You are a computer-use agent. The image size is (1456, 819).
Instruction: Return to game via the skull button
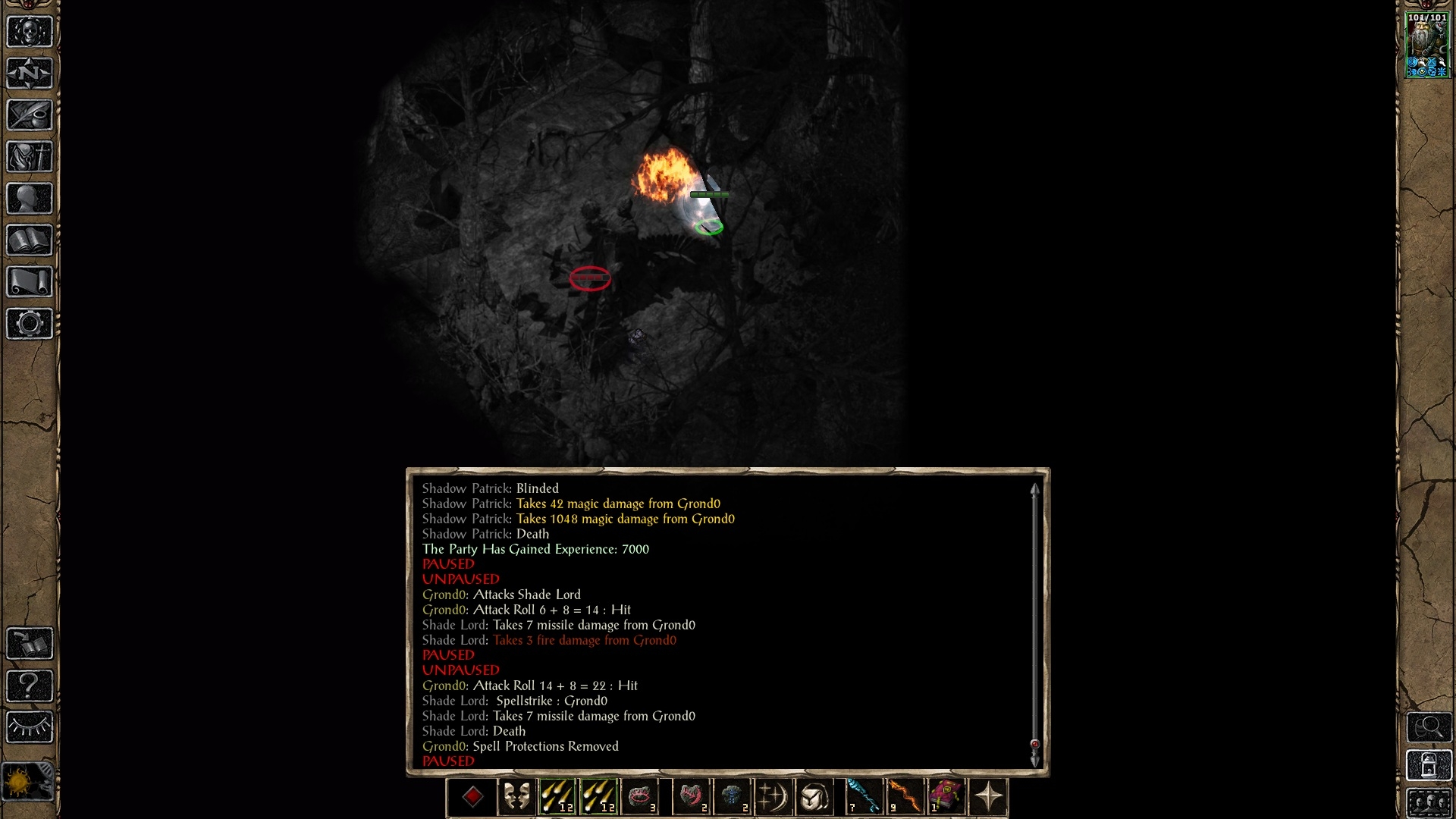[30, 32]
